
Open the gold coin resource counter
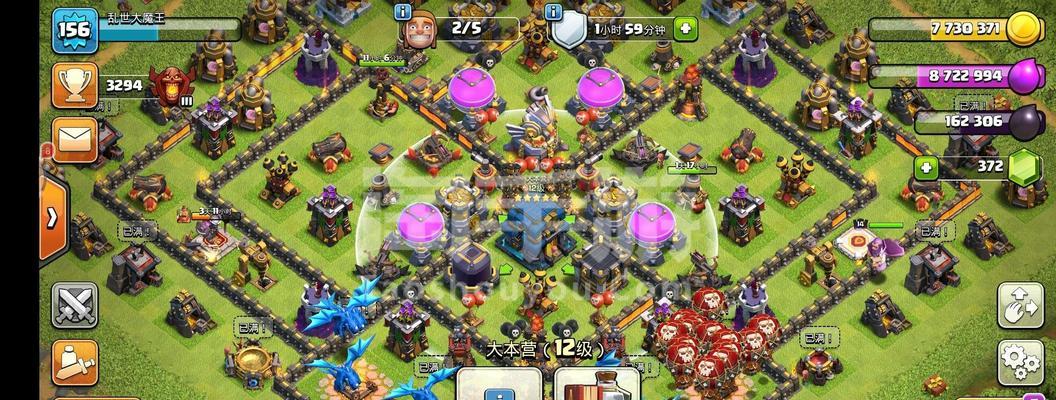1024,29
